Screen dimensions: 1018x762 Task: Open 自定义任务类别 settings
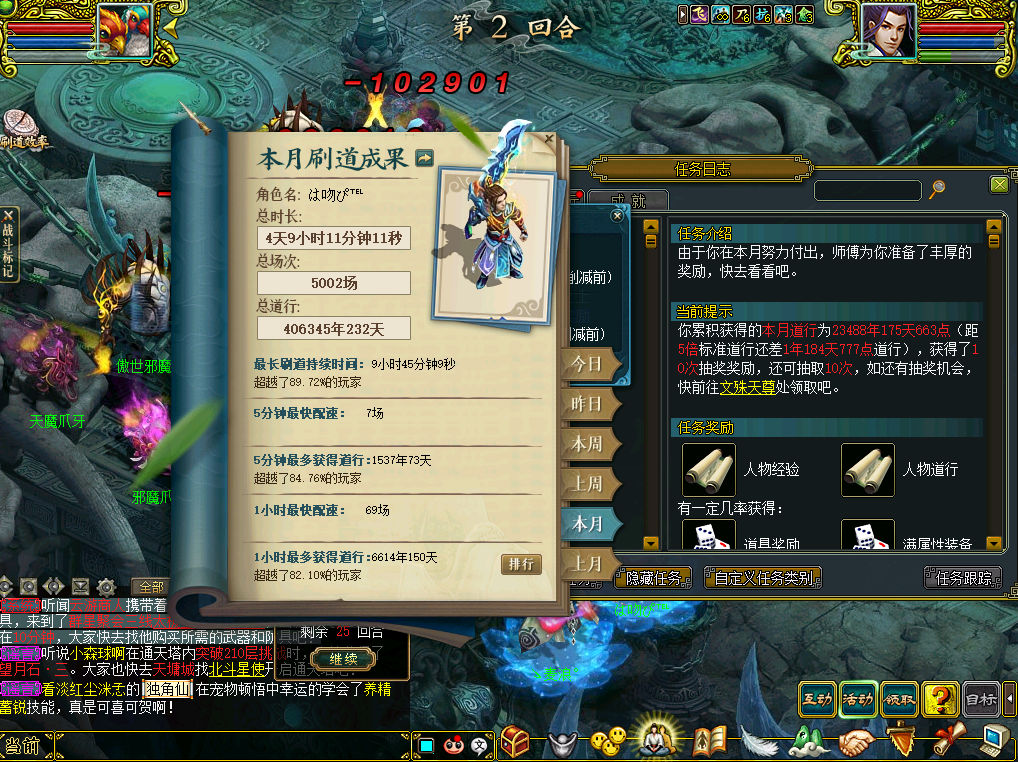tap(763, 578)
